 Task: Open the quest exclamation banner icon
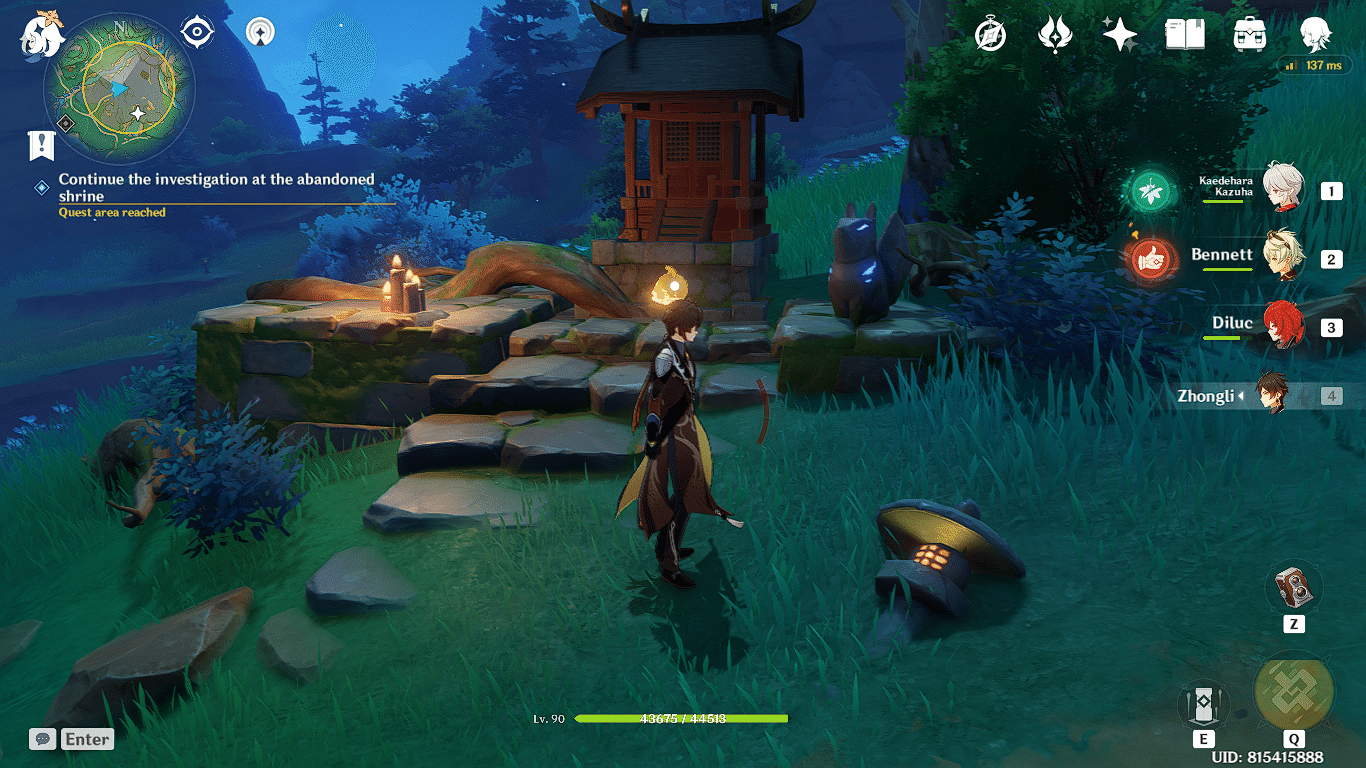pos(41,146)
